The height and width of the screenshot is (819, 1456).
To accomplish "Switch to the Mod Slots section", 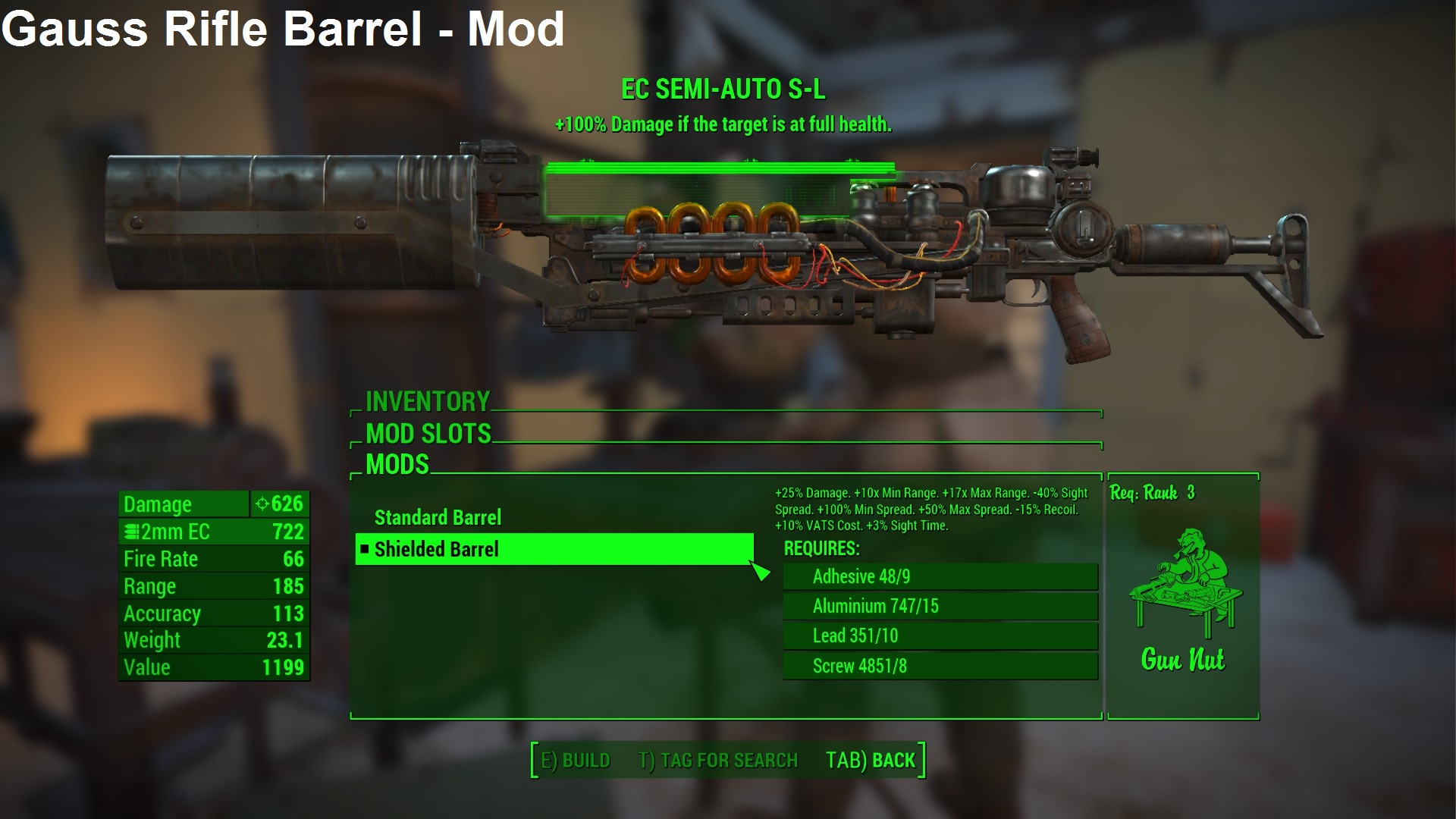I will (428, 434).
